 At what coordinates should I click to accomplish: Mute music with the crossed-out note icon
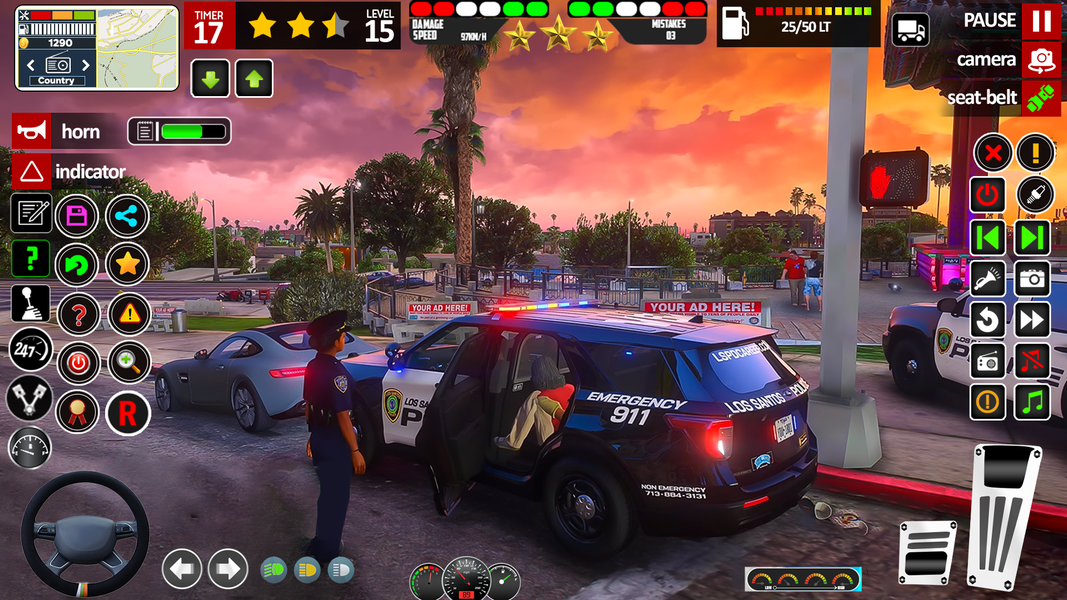coord(1033,360)
